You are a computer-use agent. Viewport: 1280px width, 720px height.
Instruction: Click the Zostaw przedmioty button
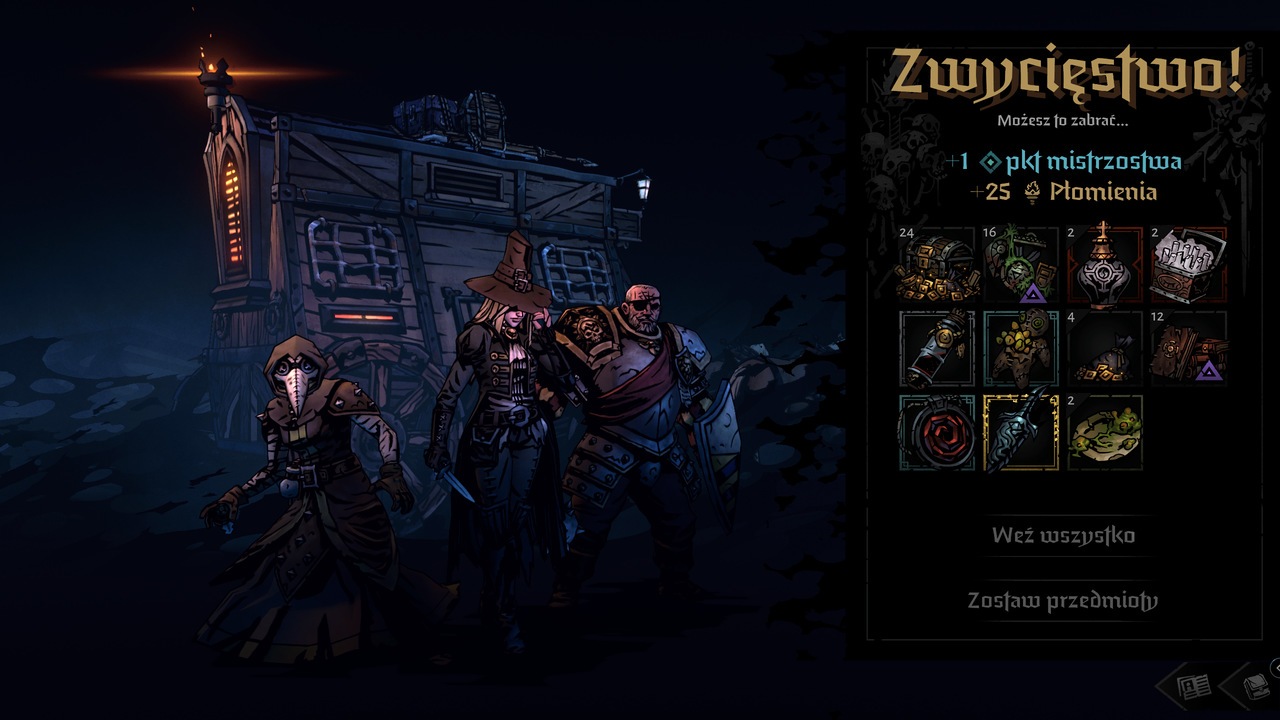coord(1061,602)
